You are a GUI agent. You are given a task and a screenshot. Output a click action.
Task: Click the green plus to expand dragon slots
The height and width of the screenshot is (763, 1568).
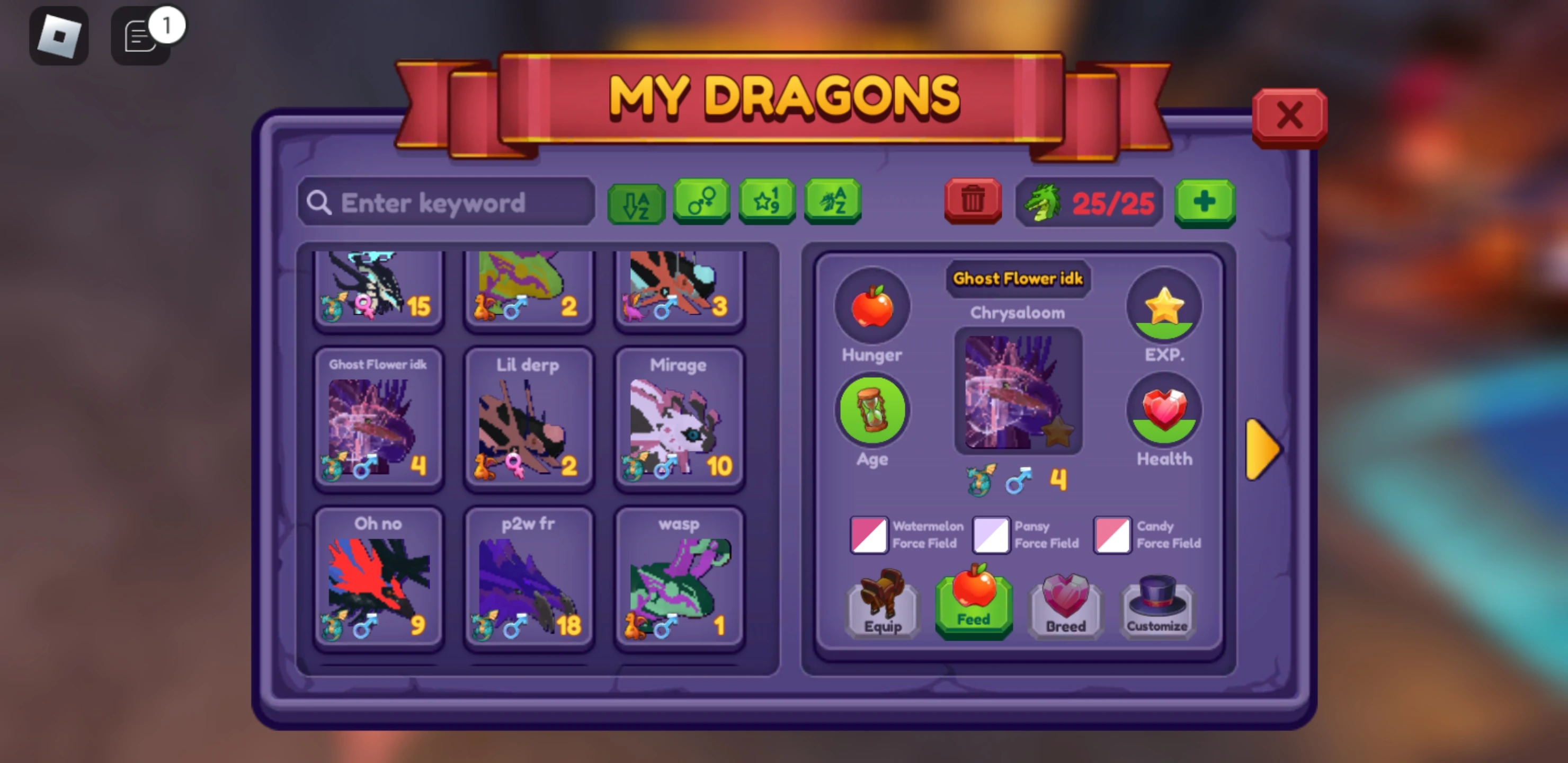[1205, 203]
